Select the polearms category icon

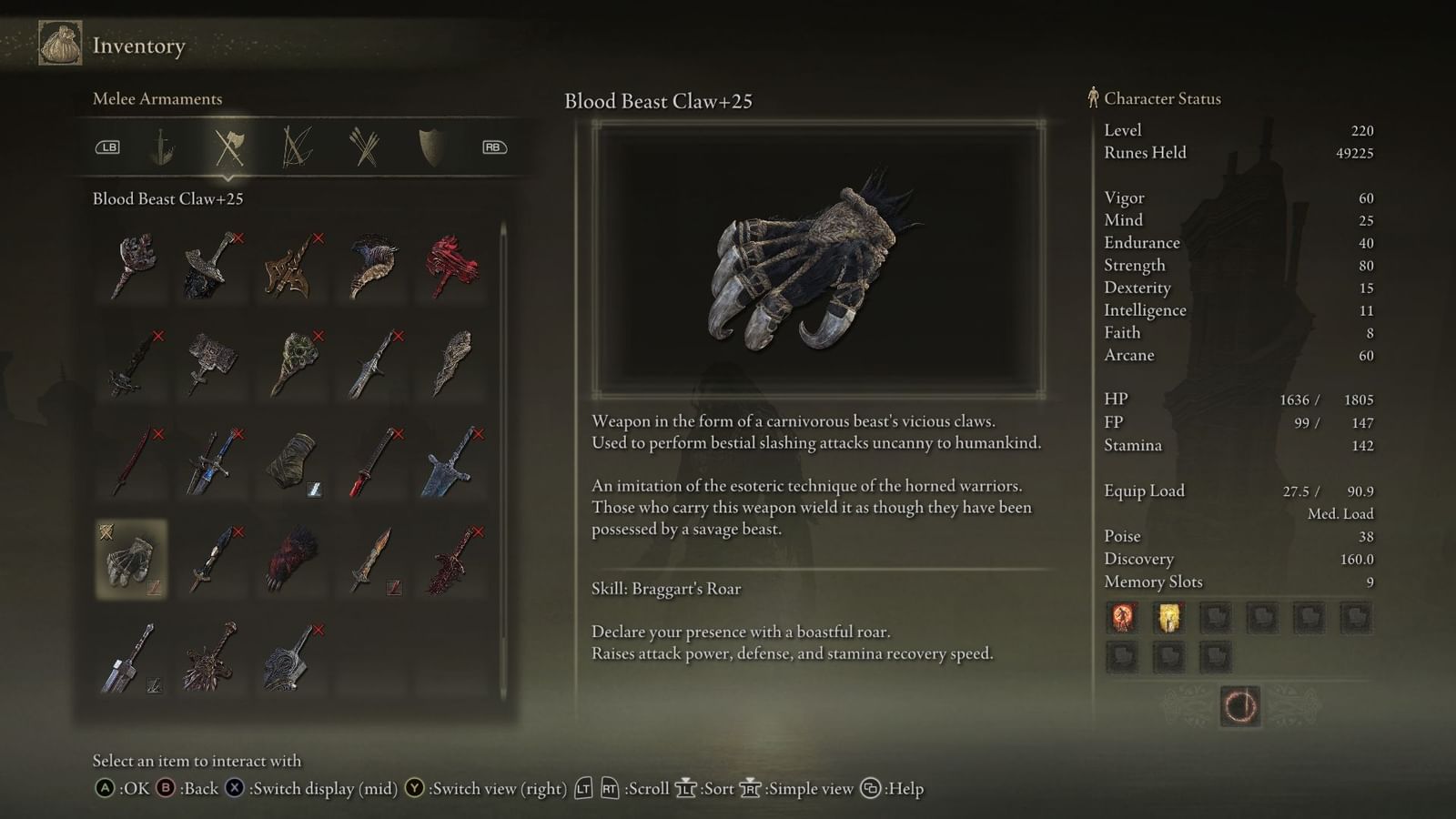point(298,146)
